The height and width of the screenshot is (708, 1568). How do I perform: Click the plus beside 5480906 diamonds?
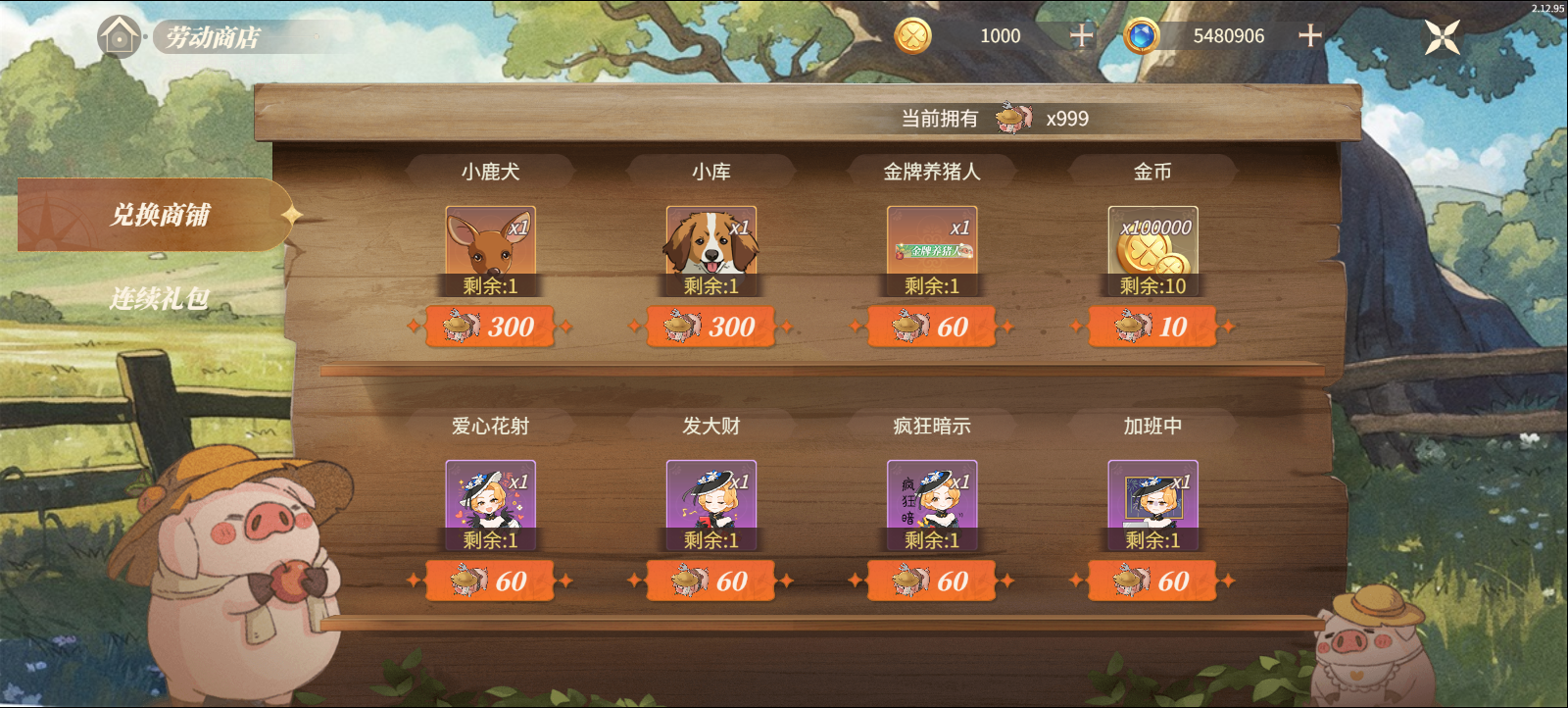(1308, 35)
